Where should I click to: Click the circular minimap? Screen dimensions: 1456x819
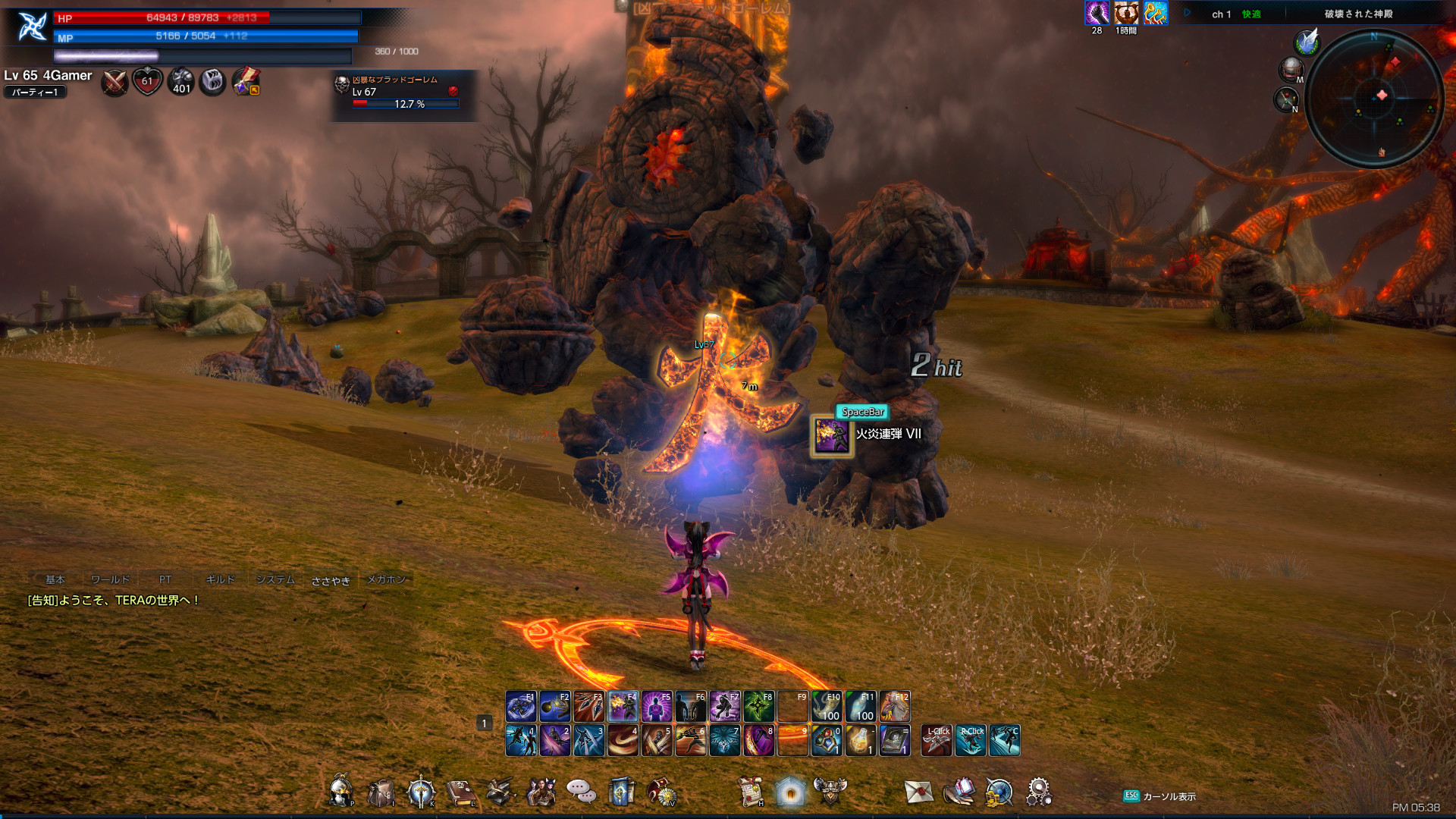point(1373,98)
